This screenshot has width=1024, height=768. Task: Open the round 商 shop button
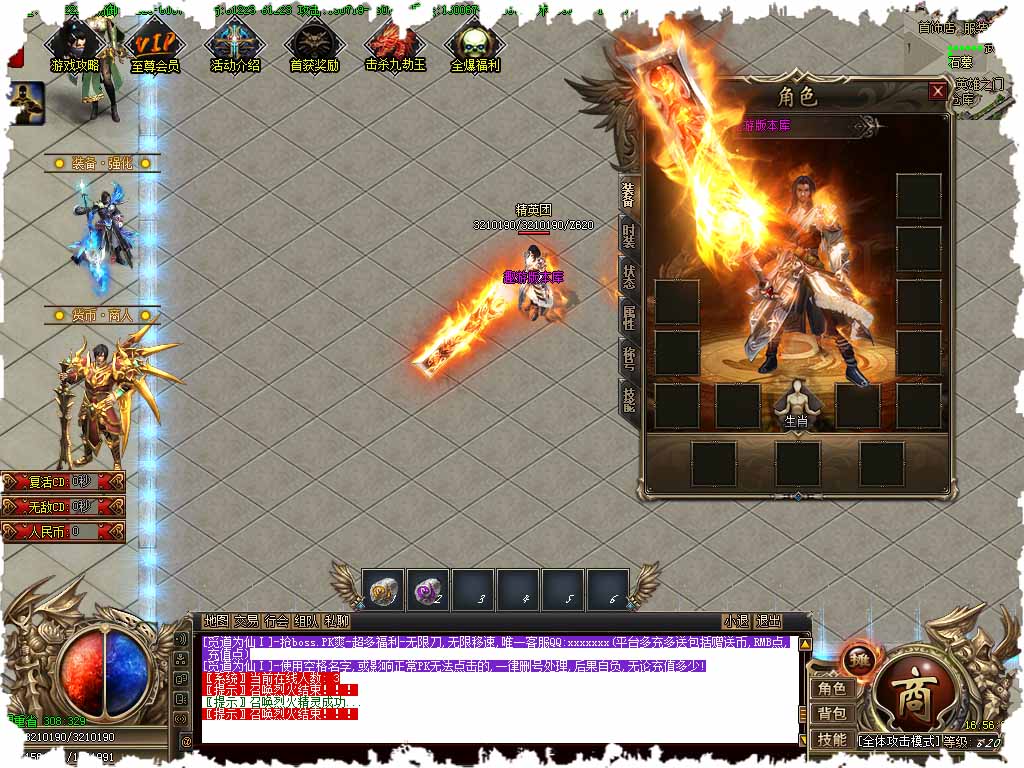[x=910, y=692]
